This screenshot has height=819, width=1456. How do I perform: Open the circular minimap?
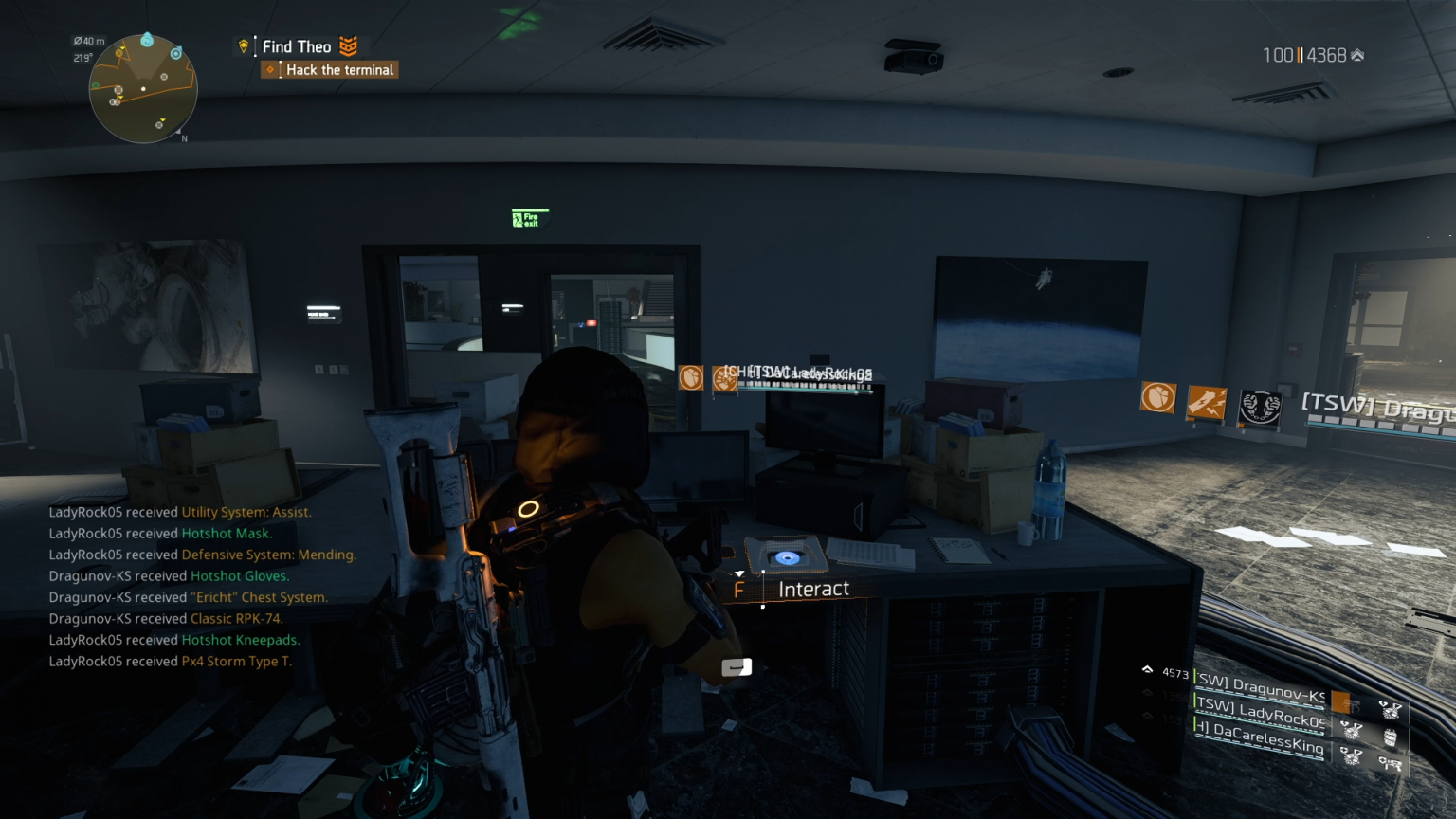coord(143,88)
